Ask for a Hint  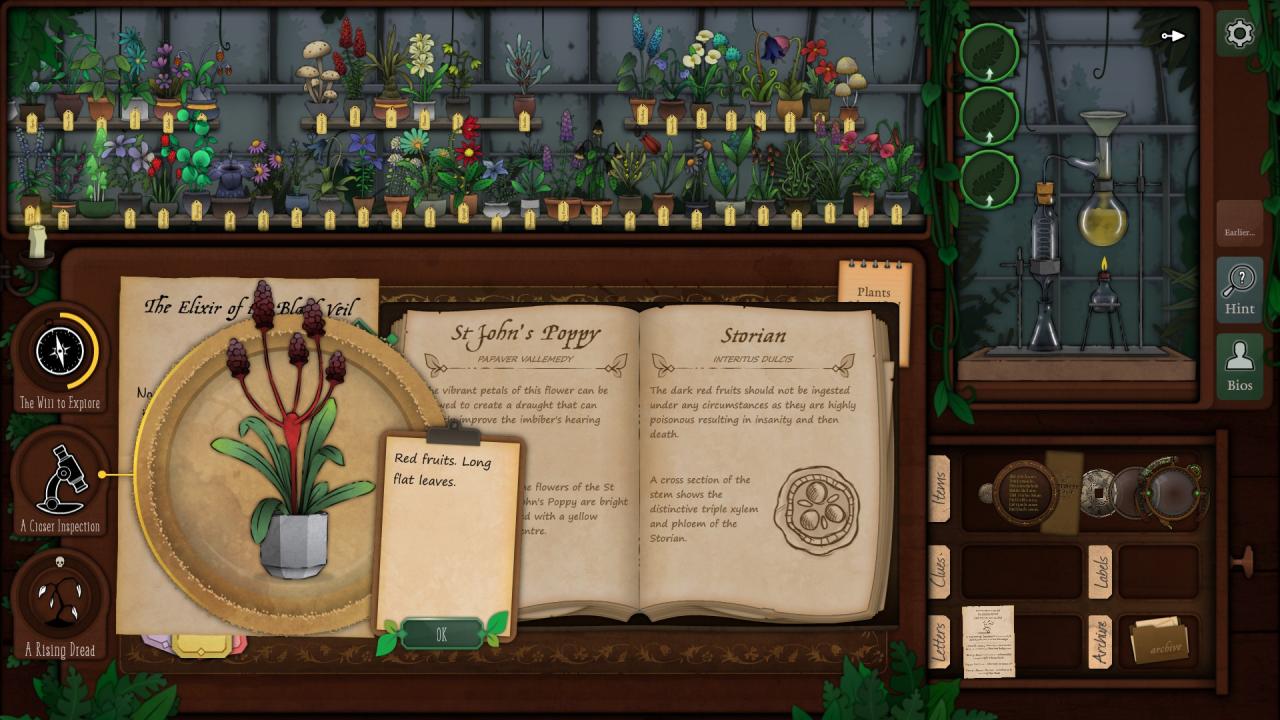coord(1239,289)
